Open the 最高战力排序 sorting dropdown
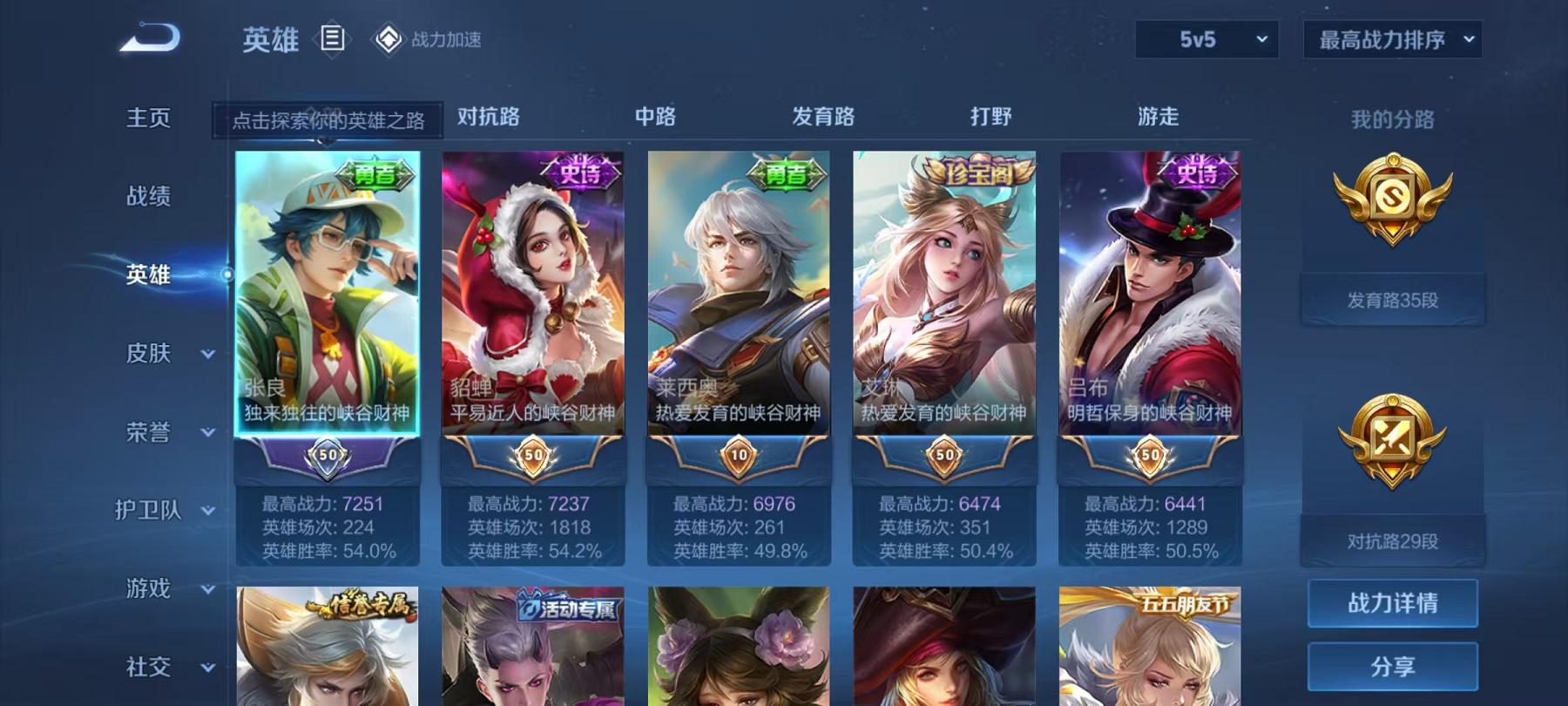Screen dimensions: 1568x706 1392,40
